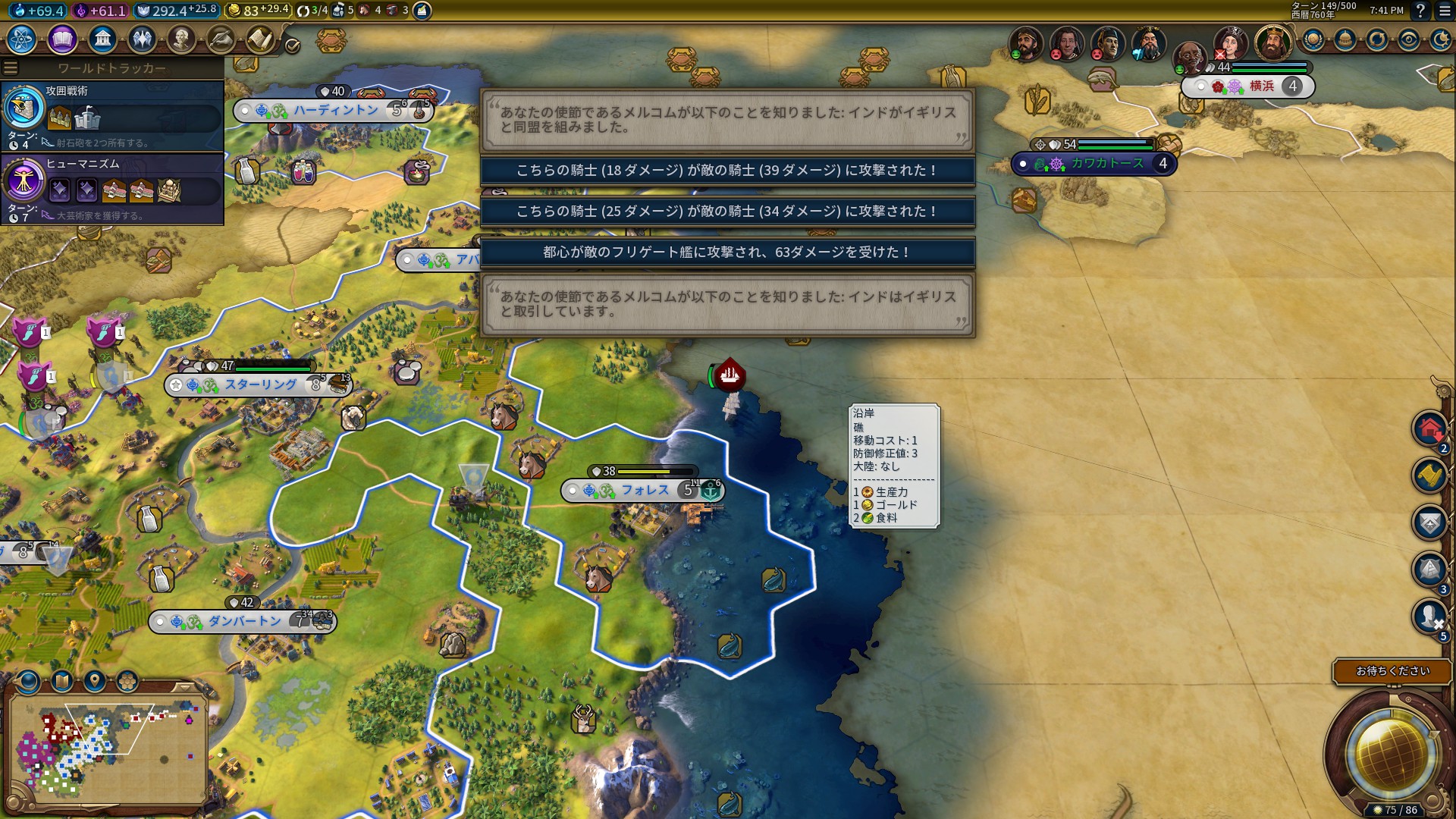
Task: Open the Civilopedia question mark
Action: point(1420,10)
